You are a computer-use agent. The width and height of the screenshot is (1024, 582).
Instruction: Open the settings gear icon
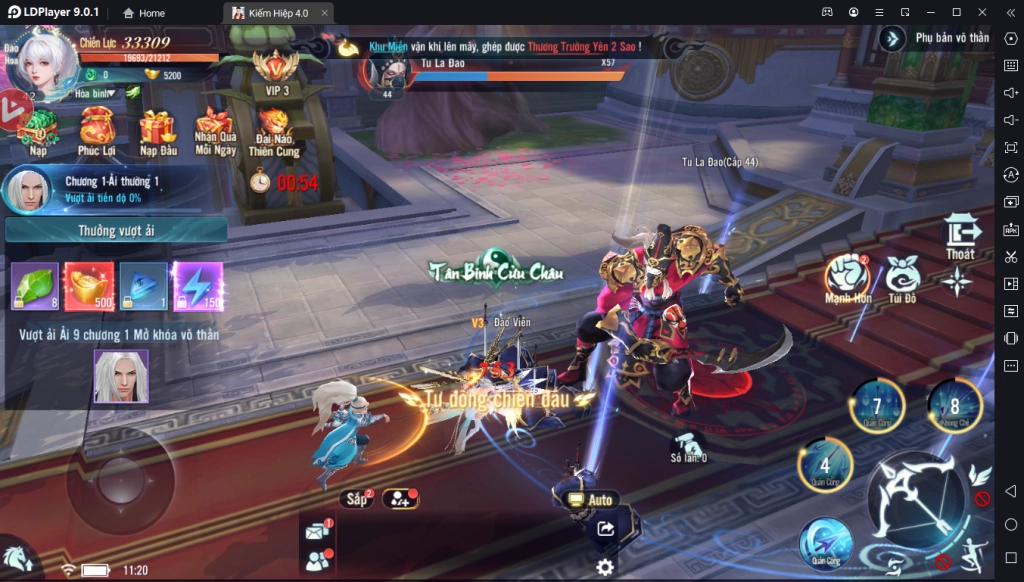click(605, 568)
